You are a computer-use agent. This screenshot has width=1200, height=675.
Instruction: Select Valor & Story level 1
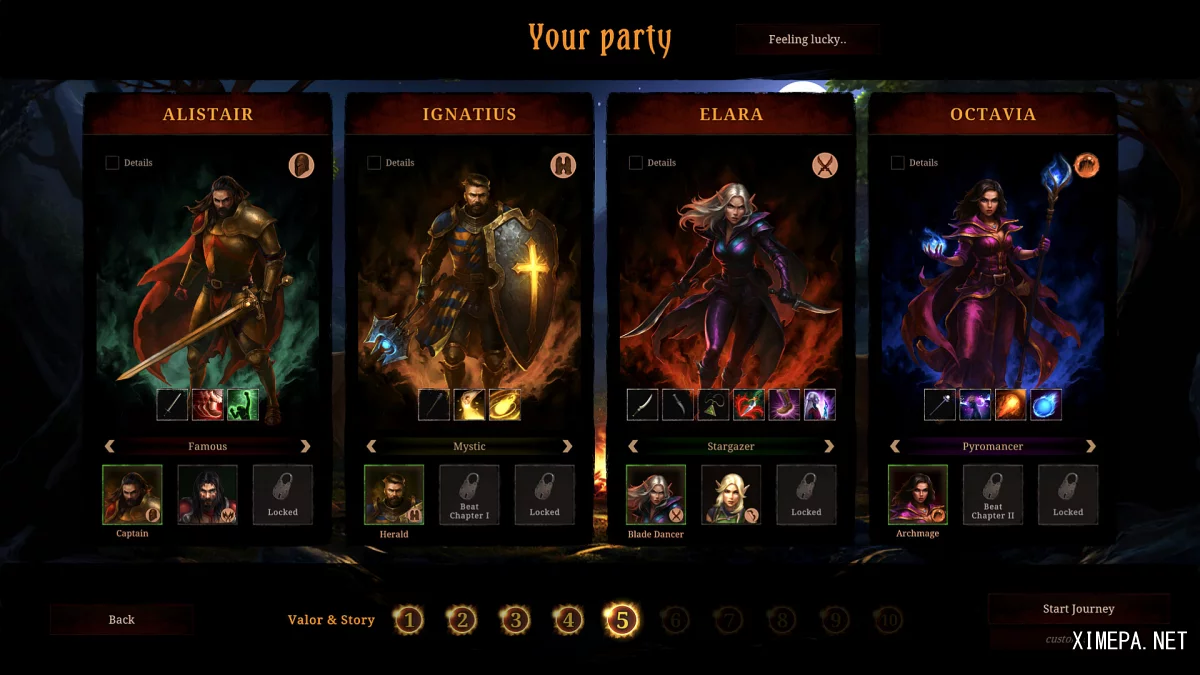[x=408, y=621]
